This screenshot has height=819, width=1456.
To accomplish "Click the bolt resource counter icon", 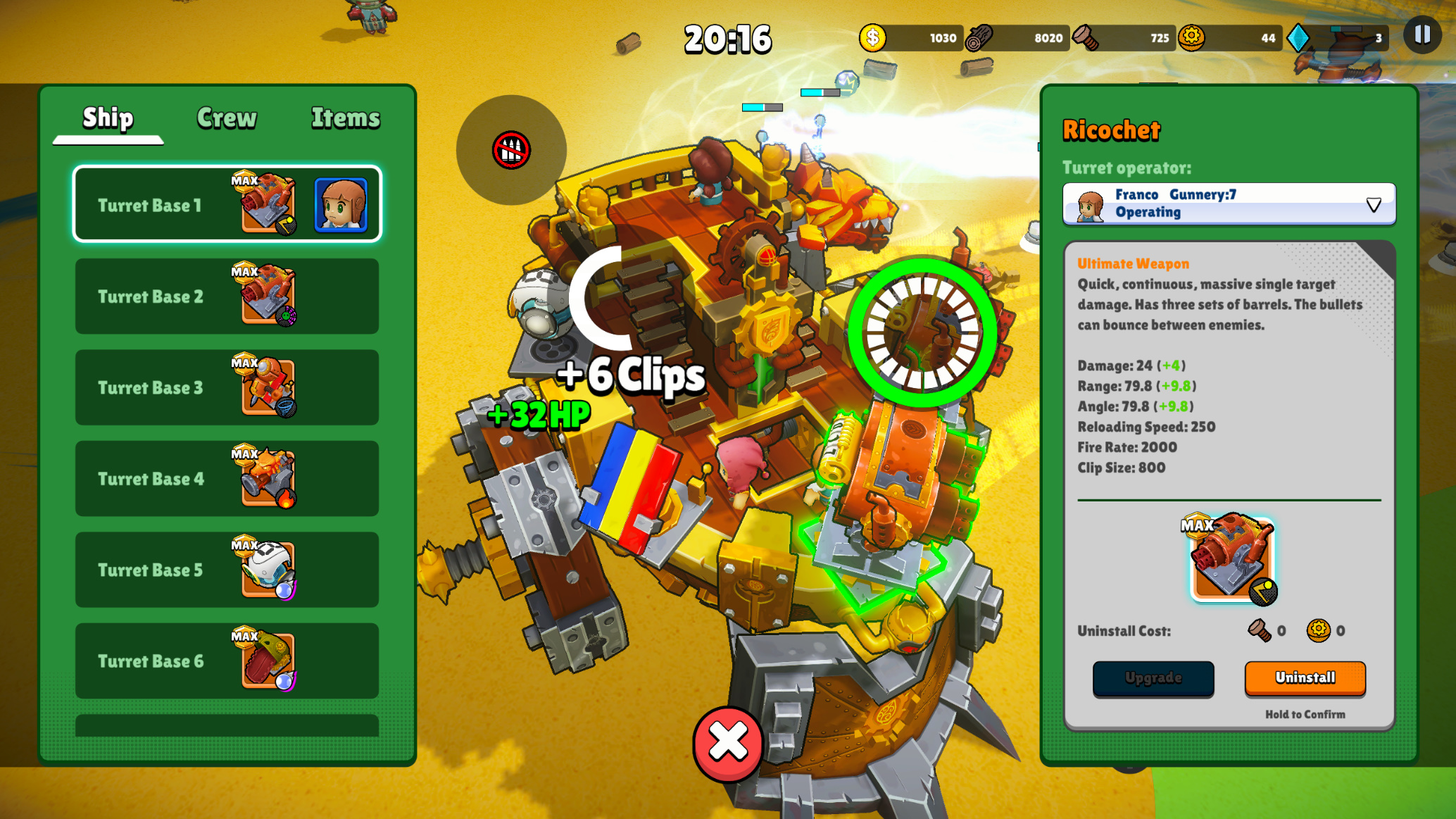I will click(x=1085, y=39).
